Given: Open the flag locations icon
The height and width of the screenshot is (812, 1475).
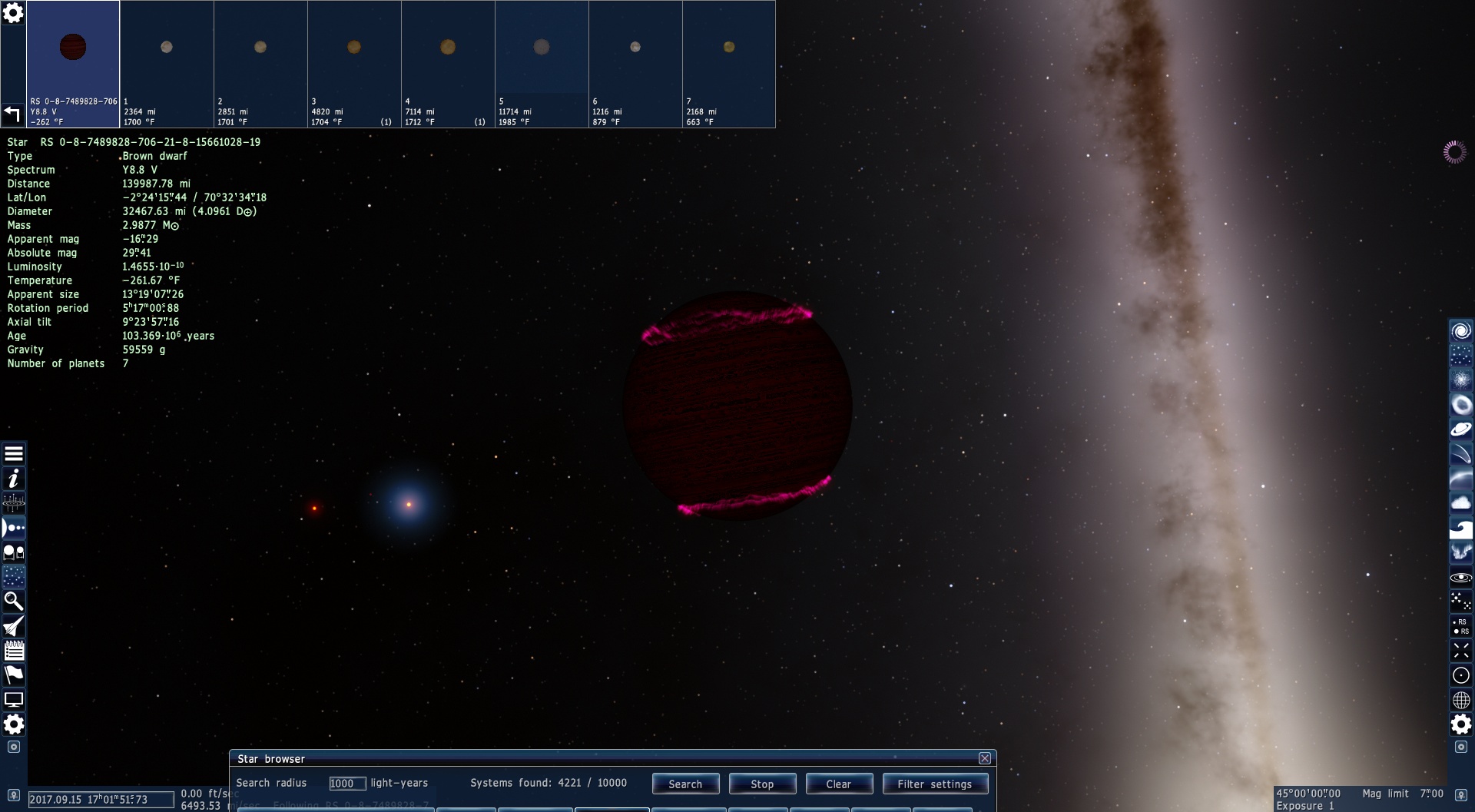Looking at the screenshot, I should [14, 675].
